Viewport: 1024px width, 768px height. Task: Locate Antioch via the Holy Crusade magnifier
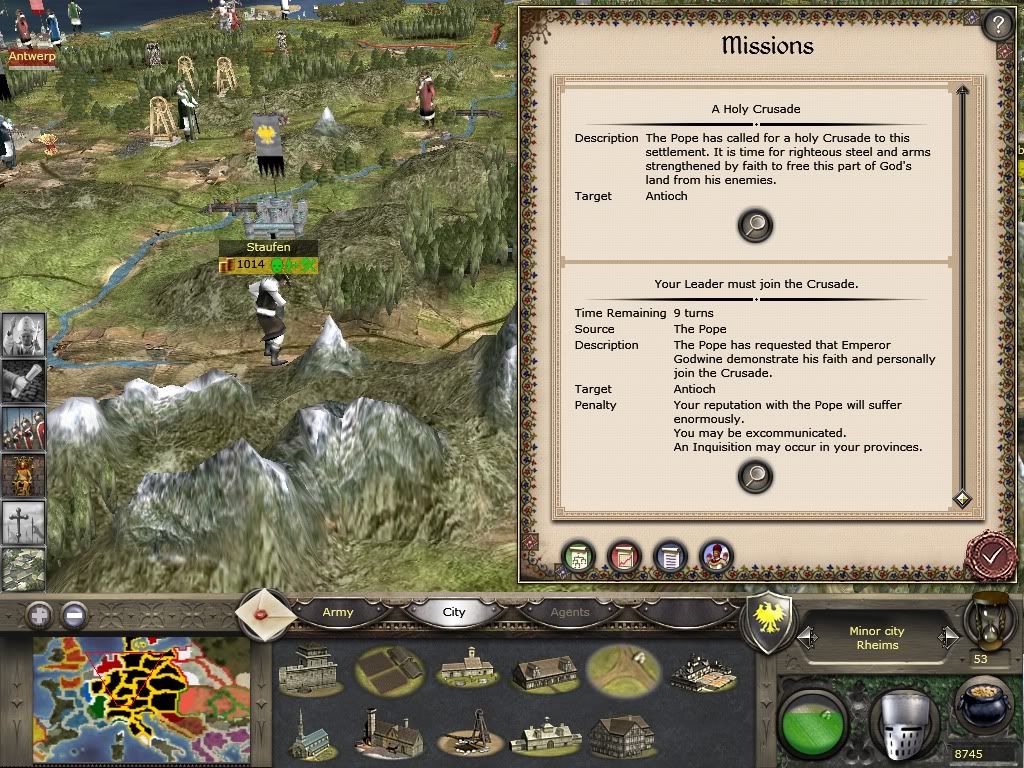(x=755, y=226)
